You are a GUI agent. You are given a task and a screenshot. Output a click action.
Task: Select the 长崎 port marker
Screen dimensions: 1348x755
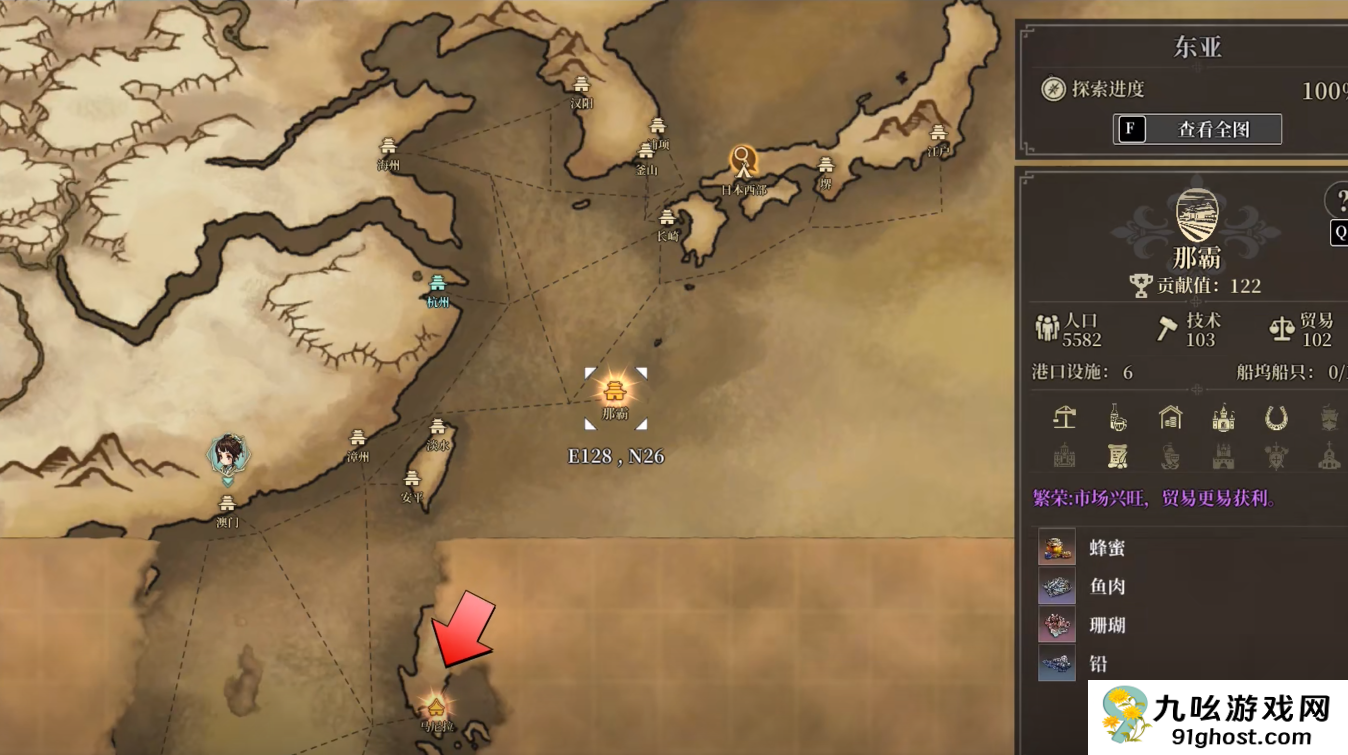667,219
